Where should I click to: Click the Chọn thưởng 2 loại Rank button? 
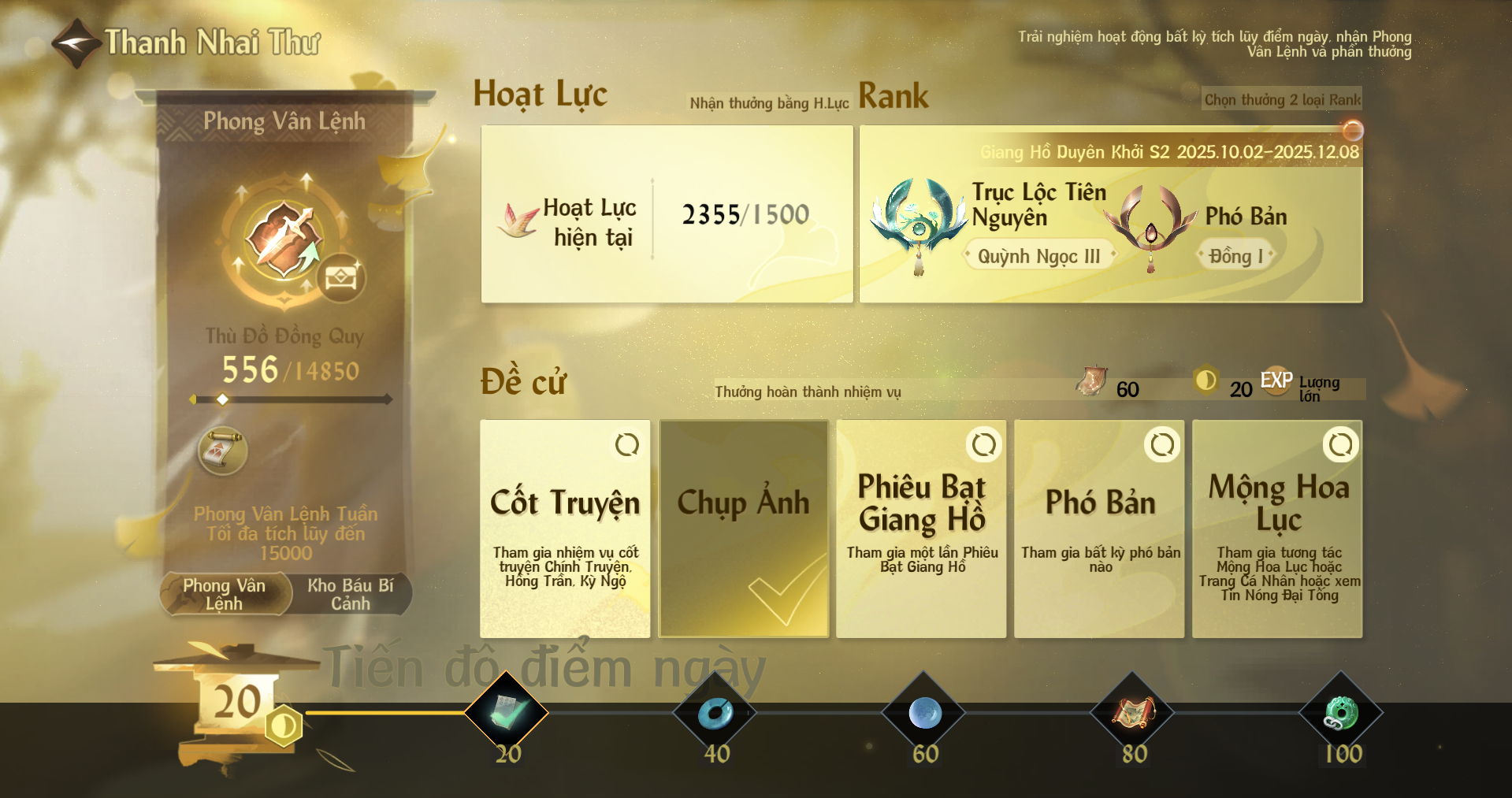point(1282,100)
